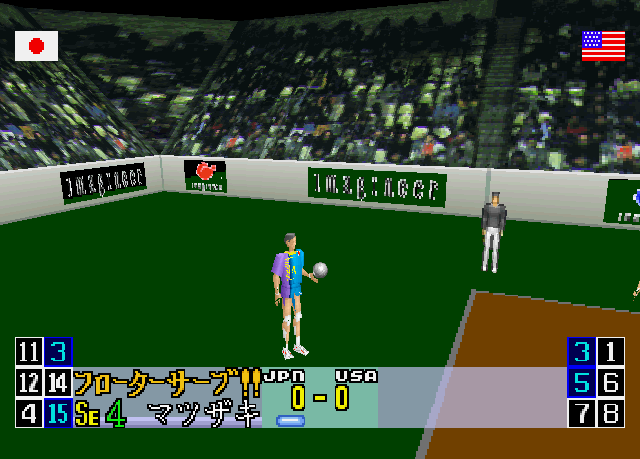Screen dimensions: 640x459
Task: Choose USA's blue number 5 tile
Action: pyautogui.click(x=581, y=382)
